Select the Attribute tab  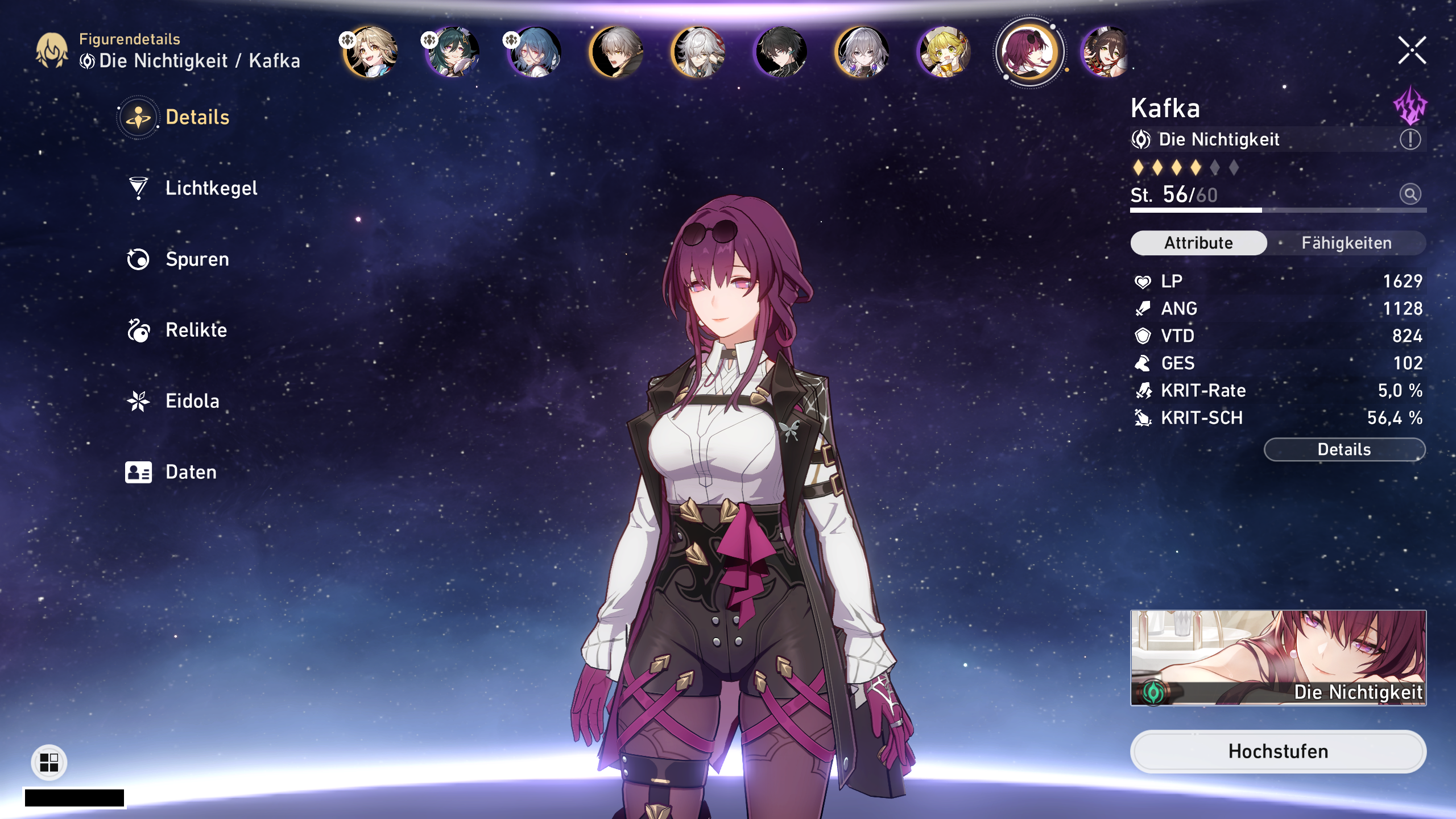1198,243
